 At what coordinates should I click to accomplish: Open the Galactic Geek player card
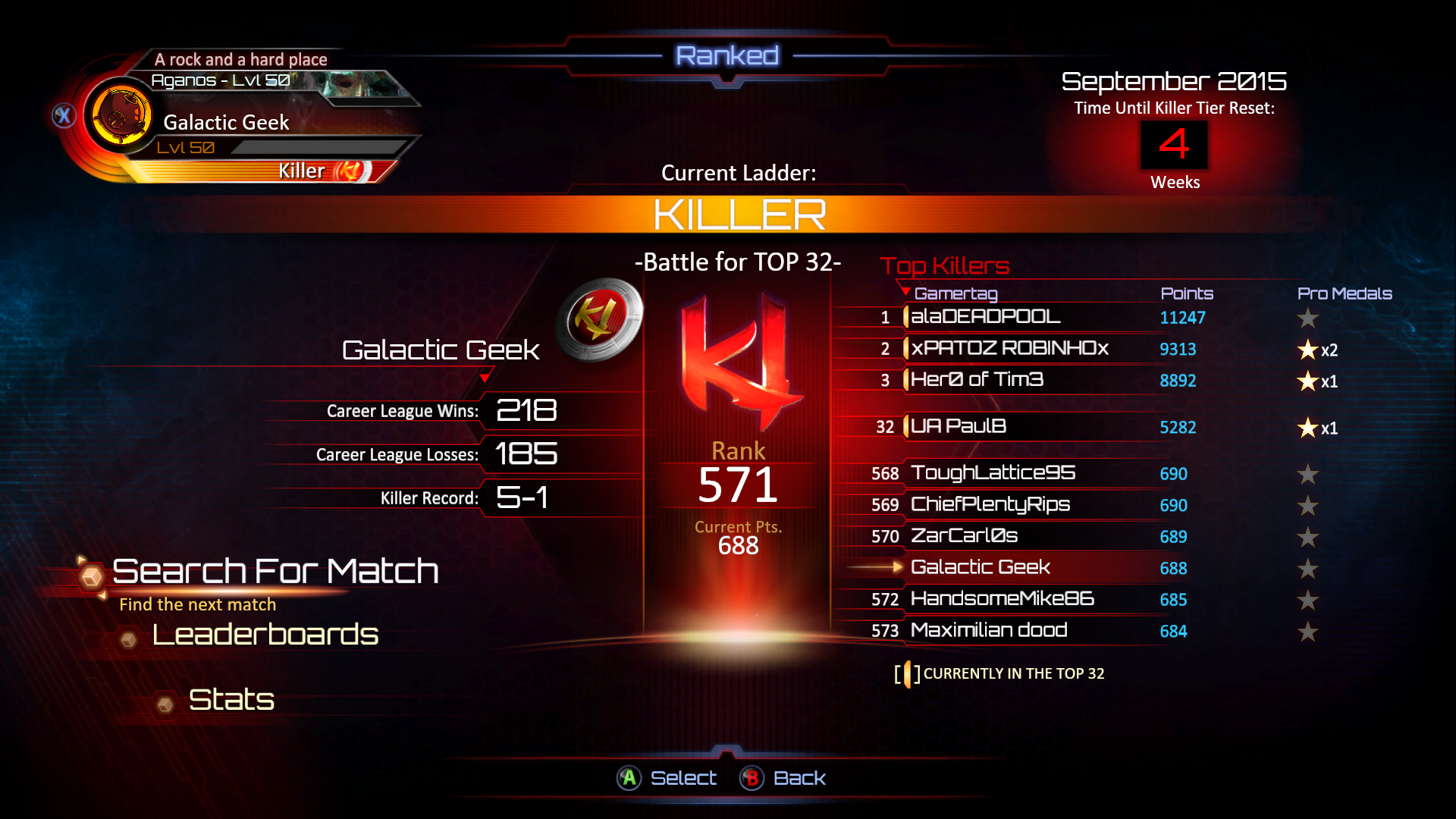[226, 123]
